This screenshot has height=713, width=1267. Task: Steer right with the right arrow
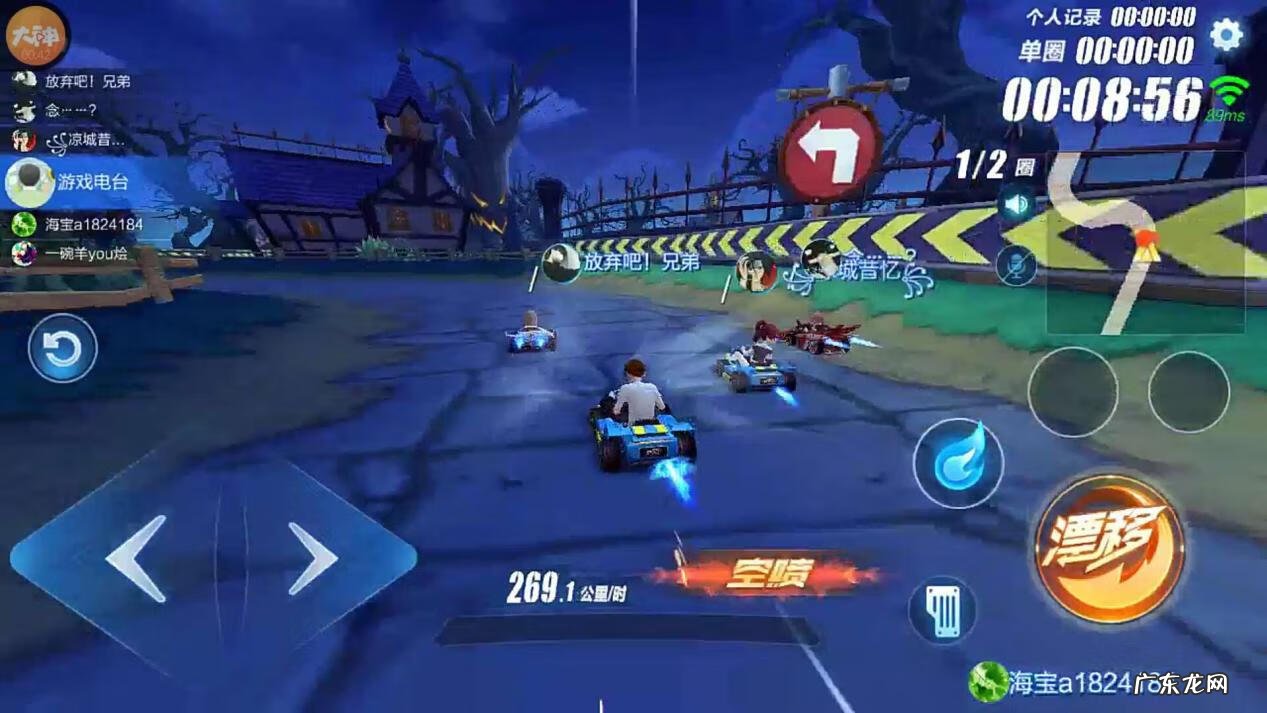coord(312,558)
